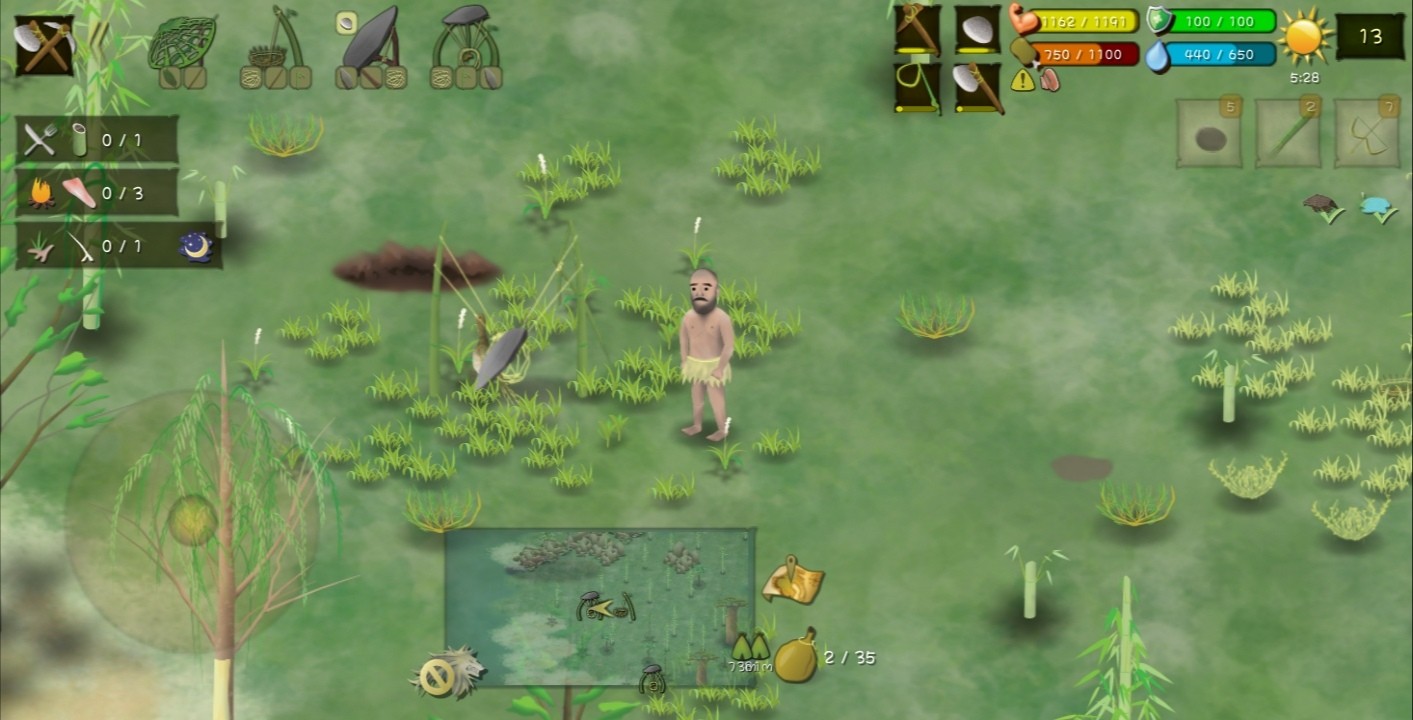Use the dark stone inventory slot
This screenshot has width=1413, height=720.
1209,134
